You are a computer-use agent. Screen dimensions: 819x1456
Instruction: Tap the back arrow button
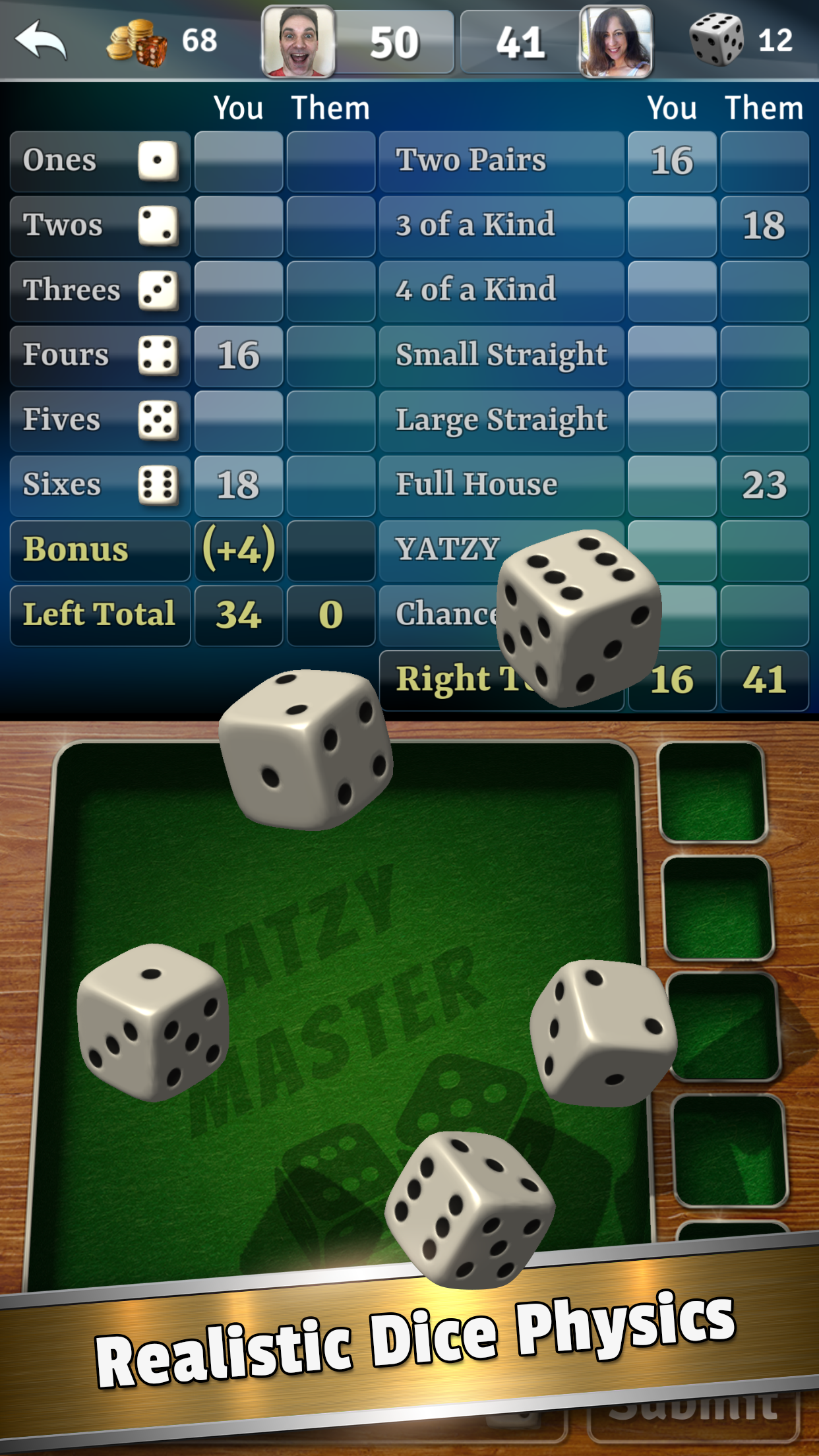[x=41, y=41]
